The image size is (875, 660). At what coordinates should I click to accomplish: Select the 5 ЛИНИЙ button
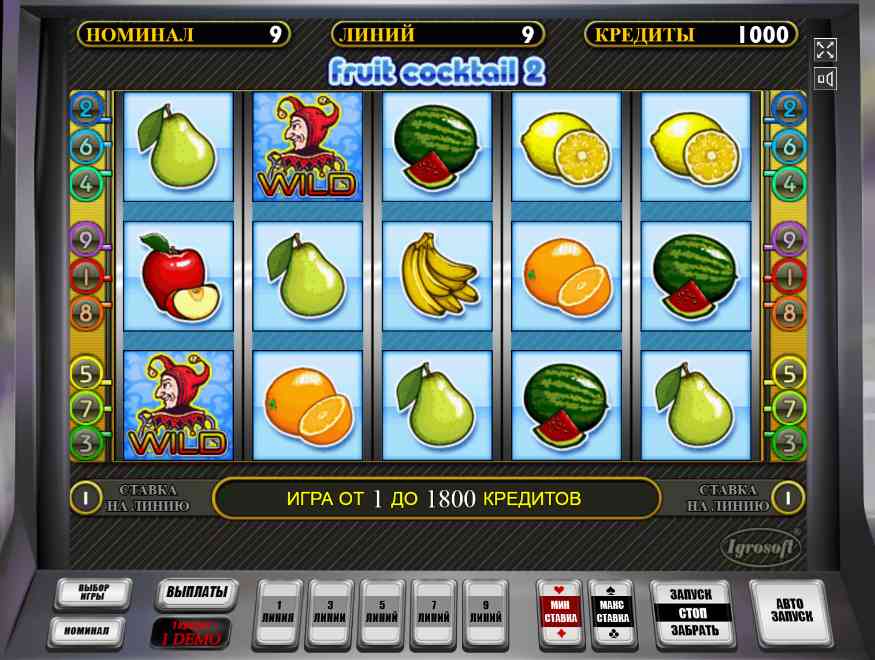pyautogui.click(x=382, y=611)
